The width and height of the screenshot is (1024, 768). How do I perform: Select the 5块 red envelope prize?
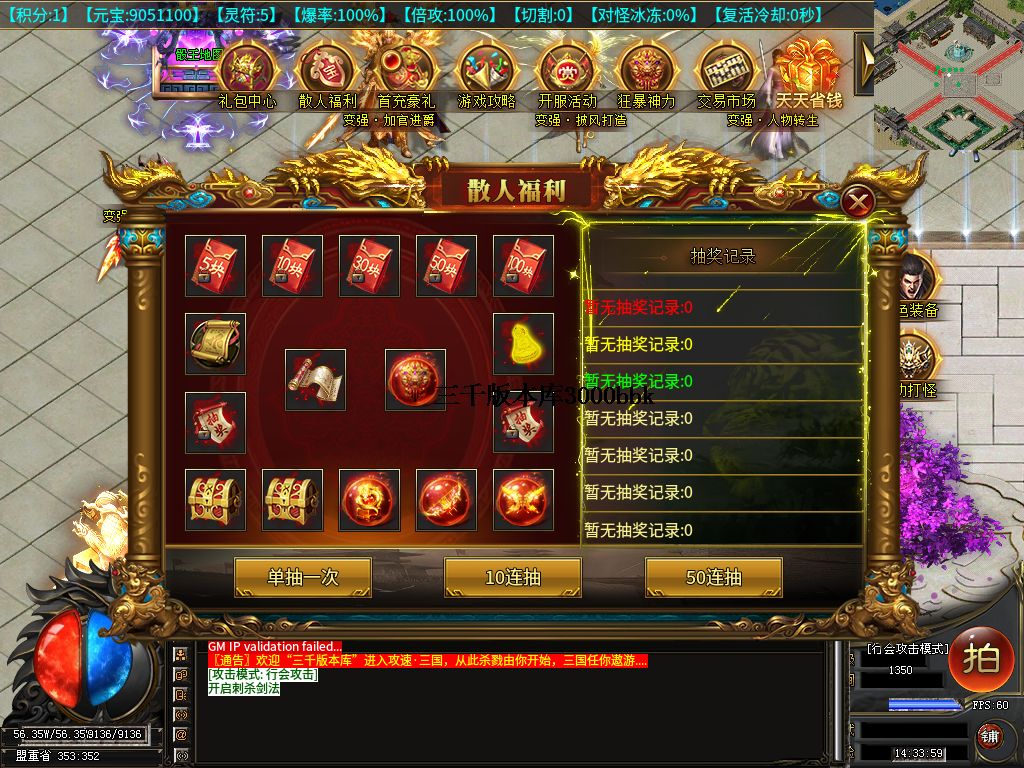pyautogui.click(x=215, y=265)
